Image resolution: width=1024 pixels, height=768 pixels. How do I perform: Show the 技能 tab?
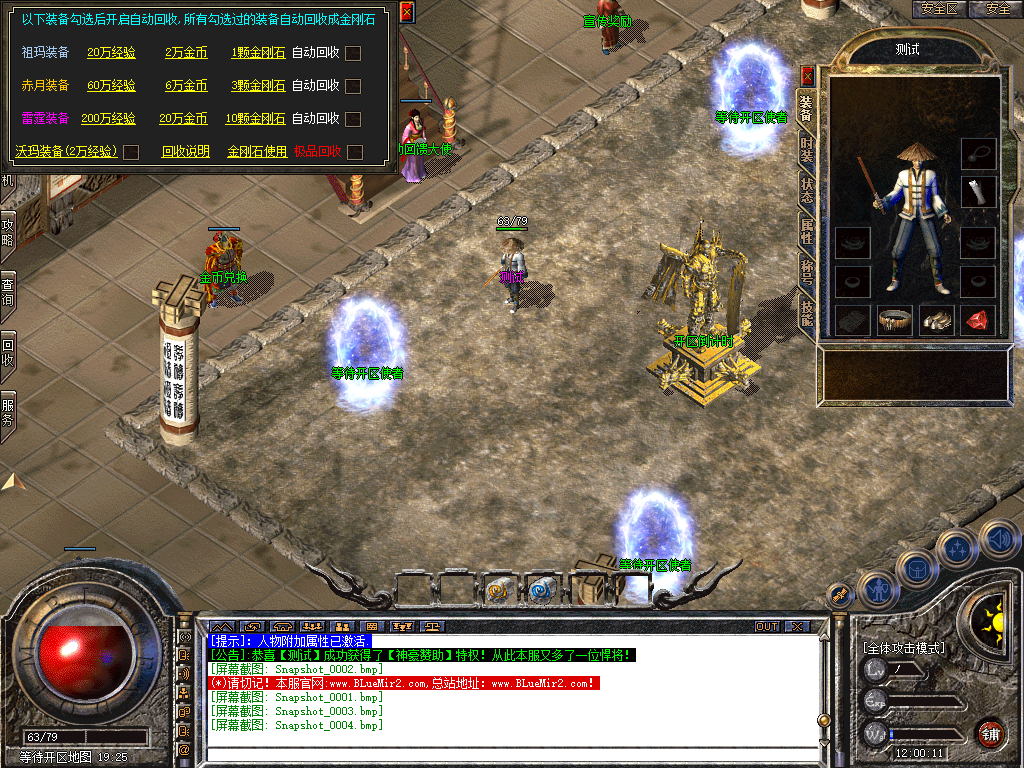(x=807, y=313)
